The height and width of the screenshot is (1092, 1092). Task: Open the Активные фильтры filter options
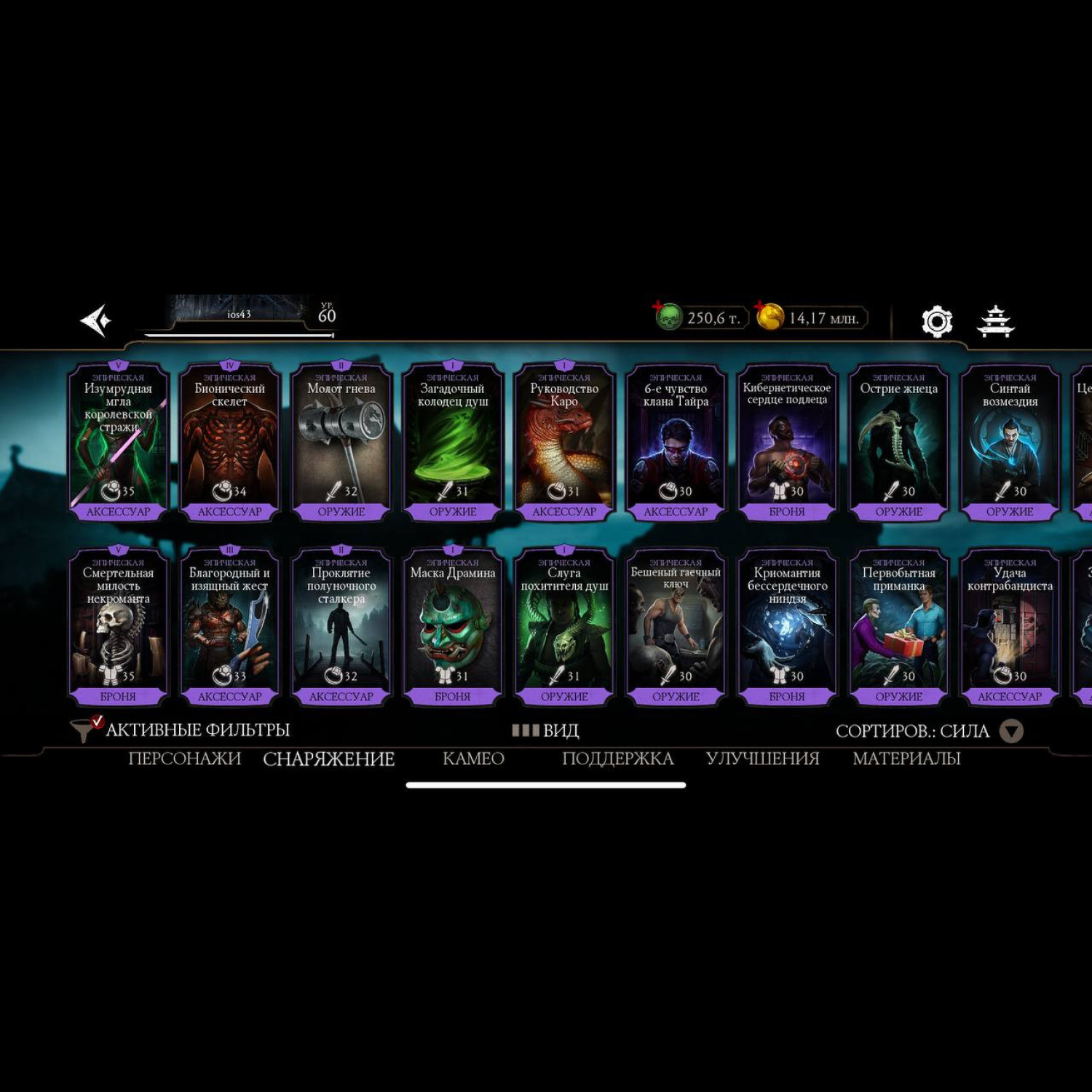pos(181,729)
